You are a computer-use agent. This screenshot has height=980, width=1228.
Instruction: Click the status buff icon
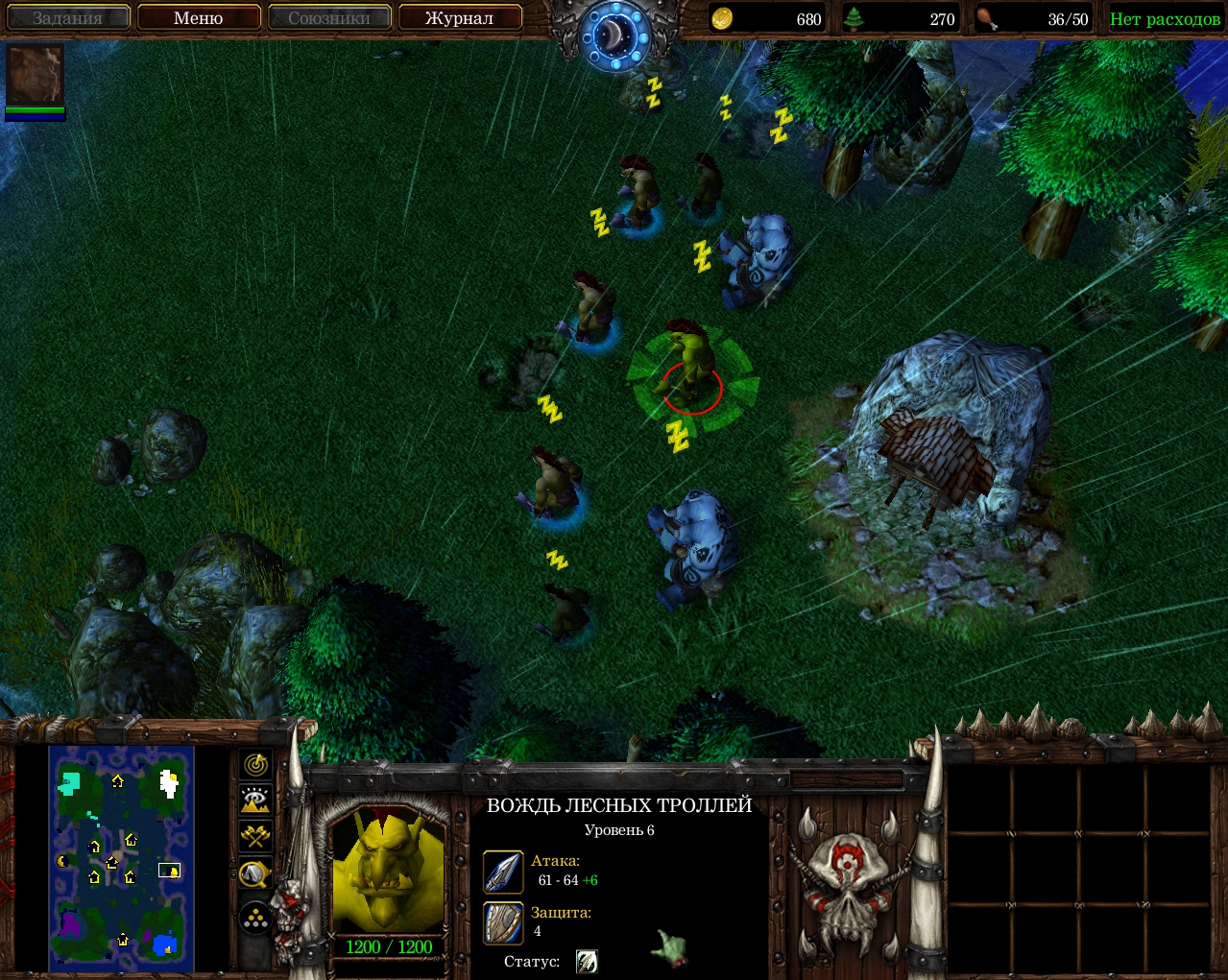(x=587, y=961)
